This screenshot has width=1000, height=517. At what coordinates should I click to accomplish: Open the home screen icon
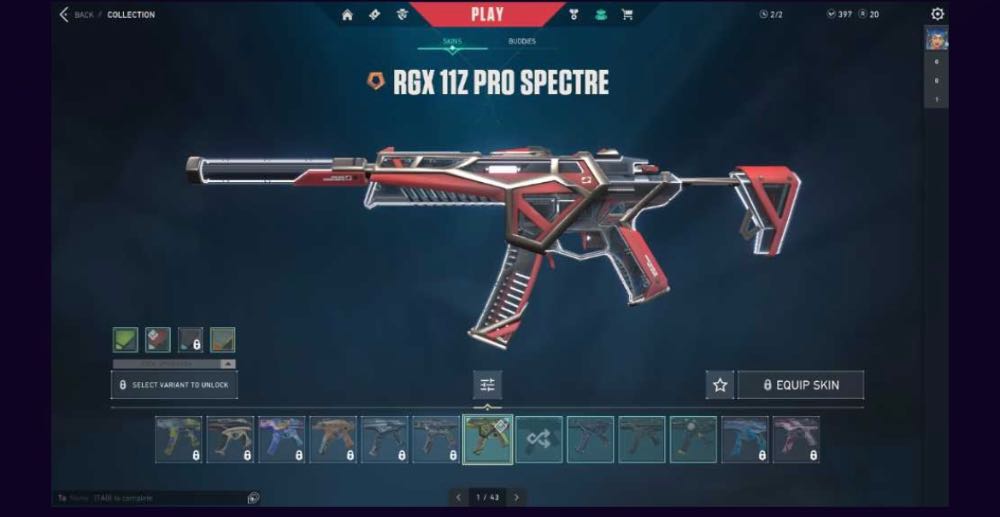[x=347, y=15]
